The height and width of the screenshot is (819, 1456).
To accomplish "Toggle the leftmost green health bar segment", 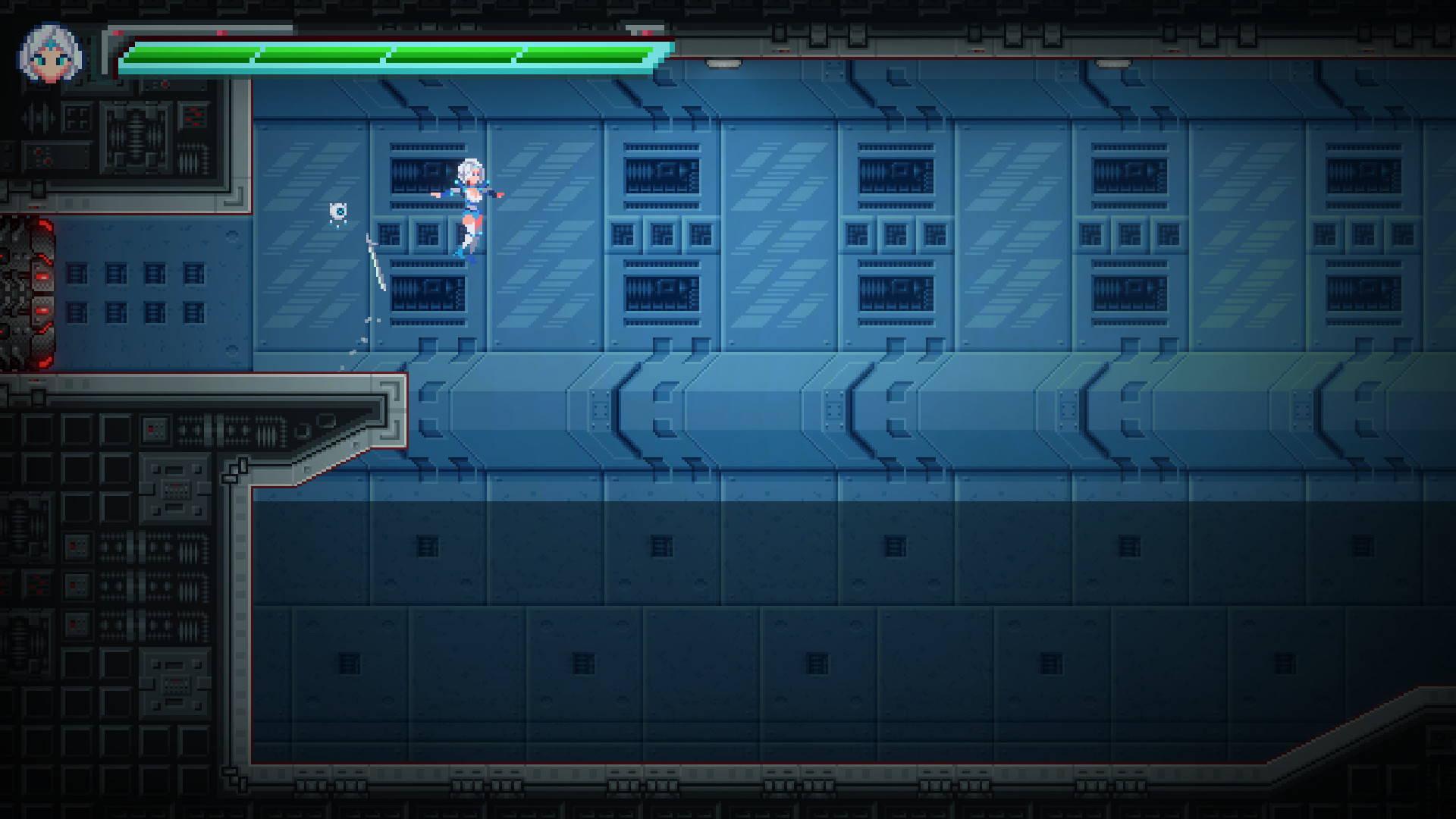I will (187, 53).
